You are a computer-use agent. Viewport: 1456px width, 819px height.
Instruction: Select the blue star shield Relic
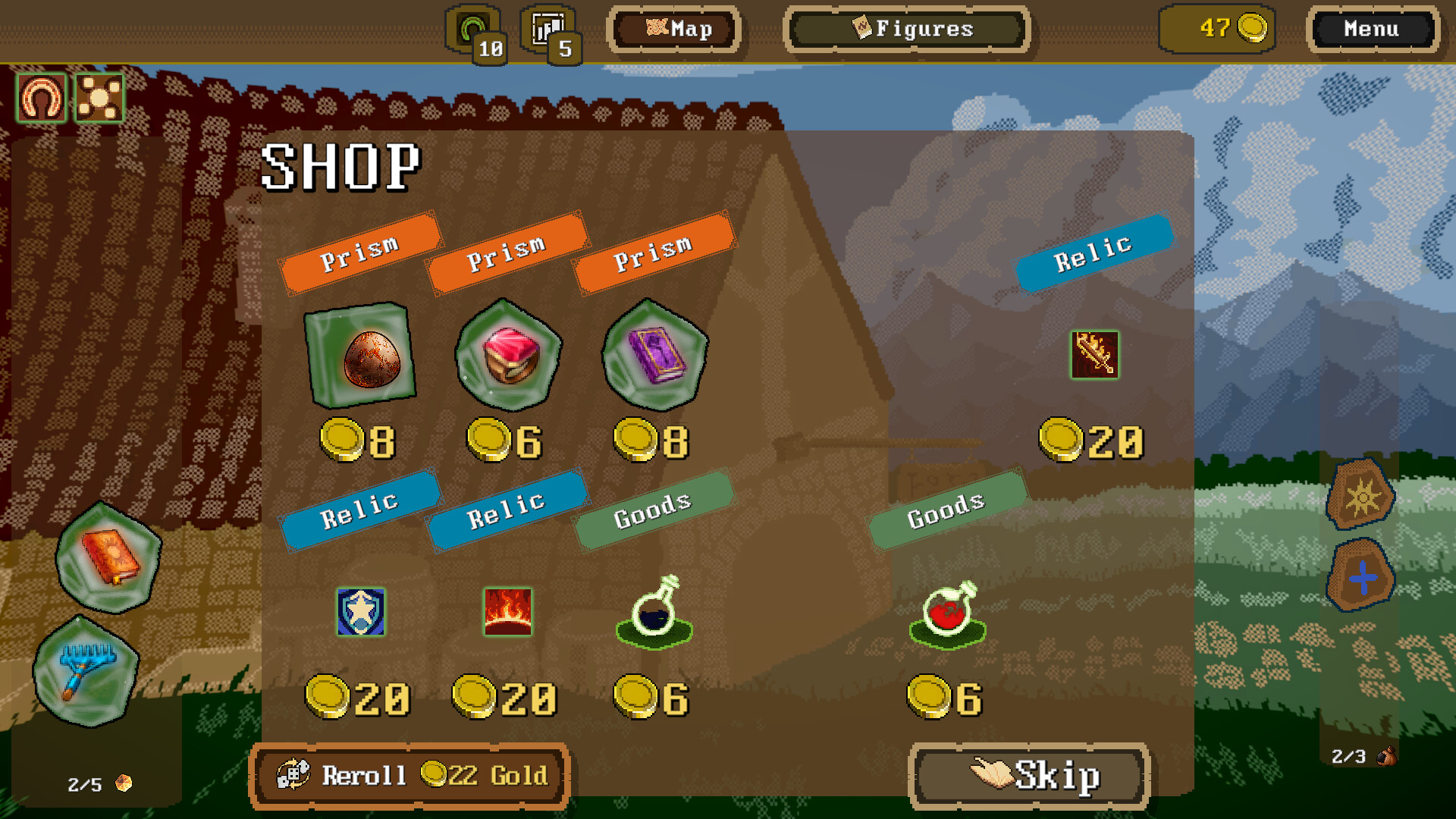[359, 613]
